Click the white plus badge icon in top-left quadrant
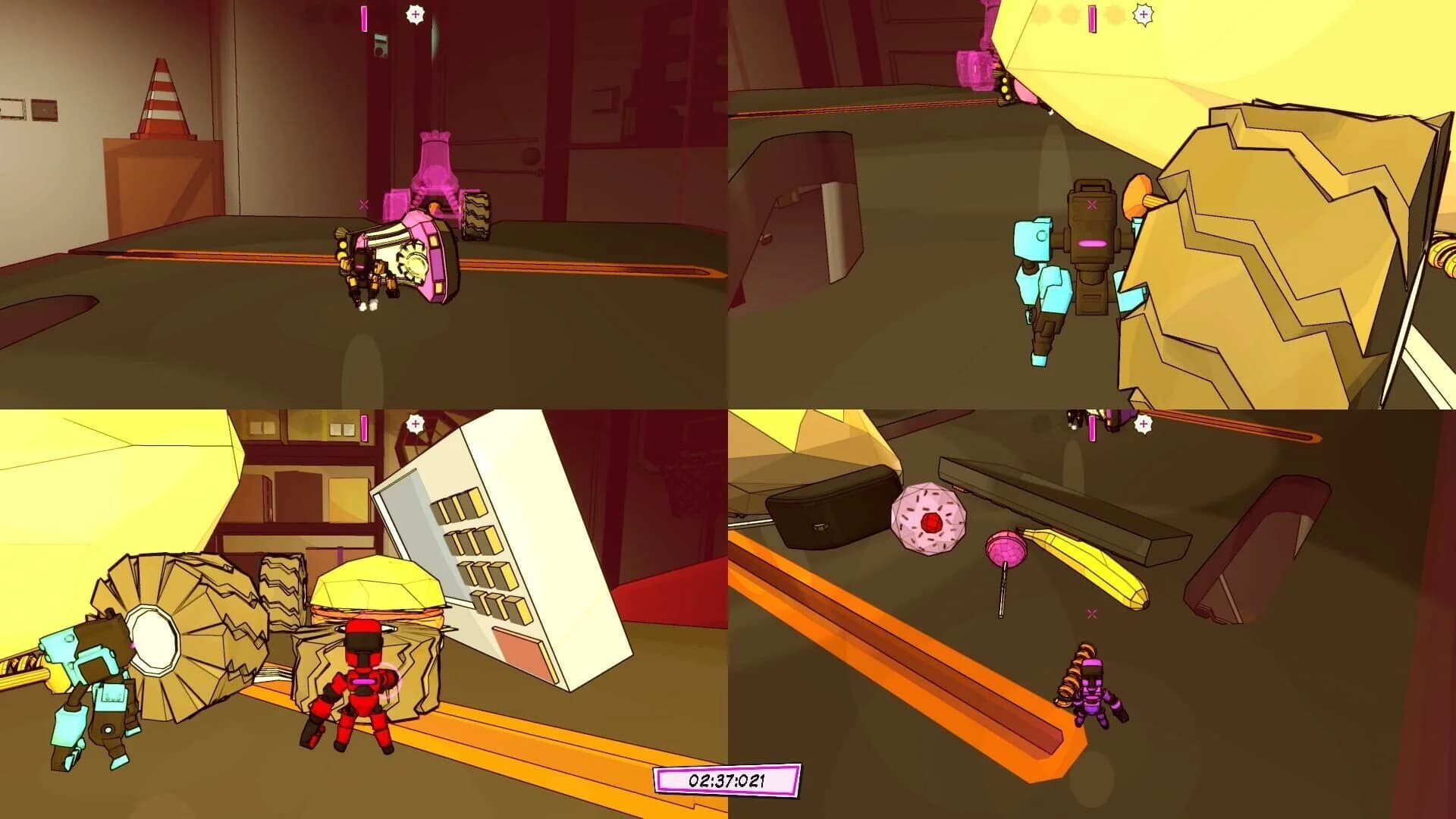 [x=414, y=15]
